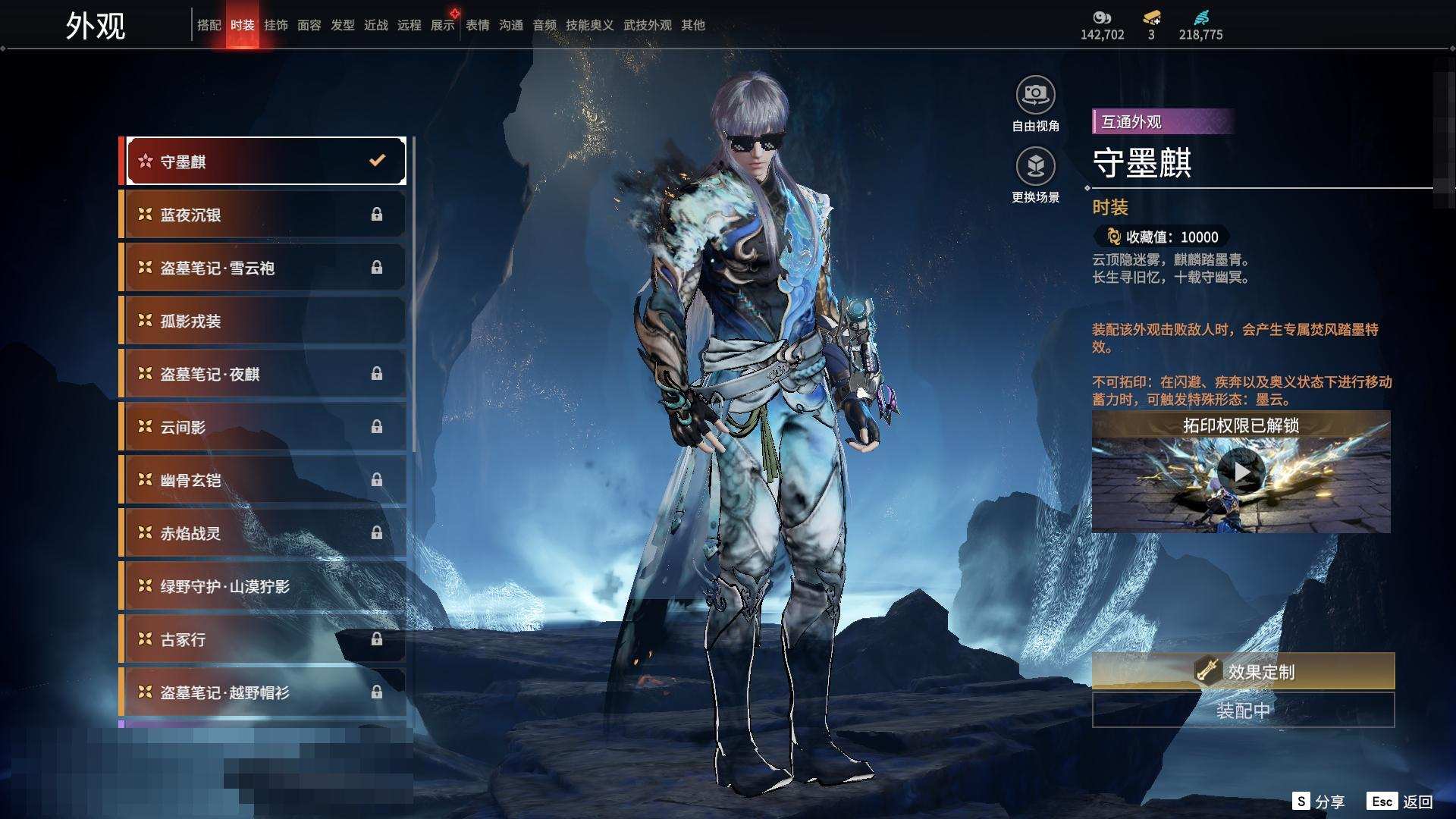This screenshot has width=1456, height=819.
Task: Play the outfit effect preview video
Action: pyautogui.click(x=1241, y=472)
